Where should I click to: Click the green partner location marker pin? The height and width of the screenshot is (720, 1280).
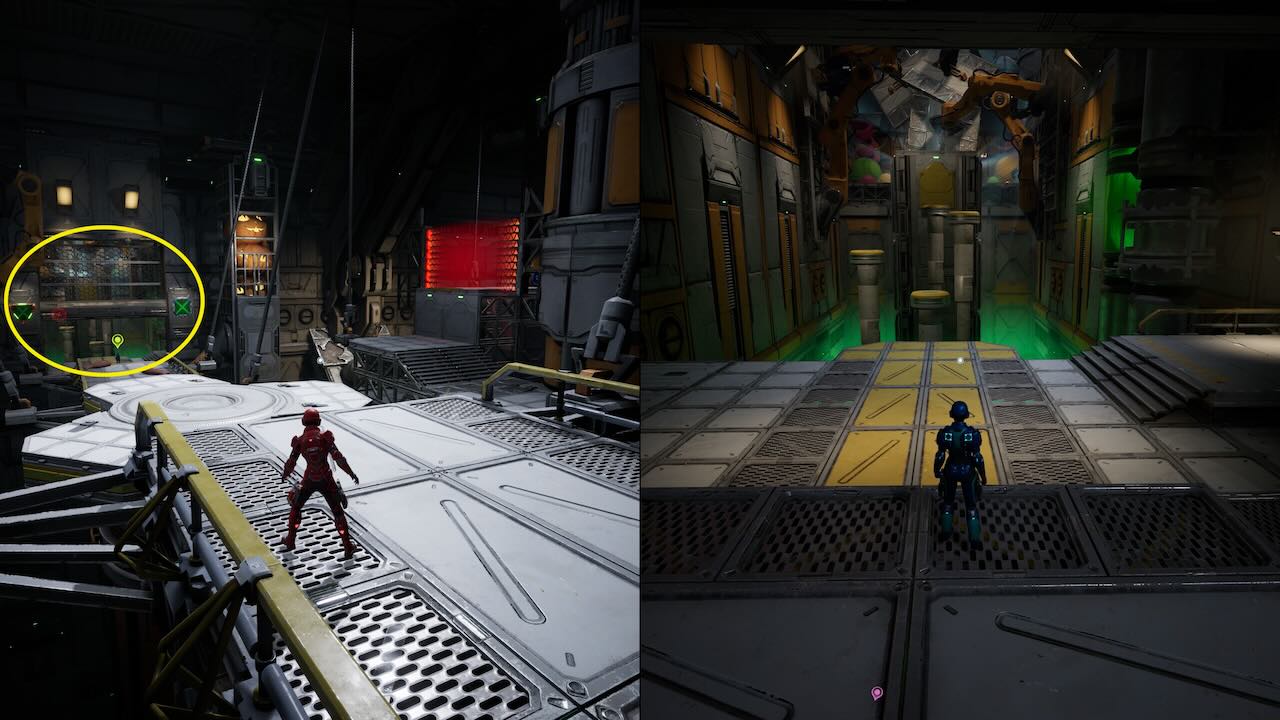click(117, 342)
